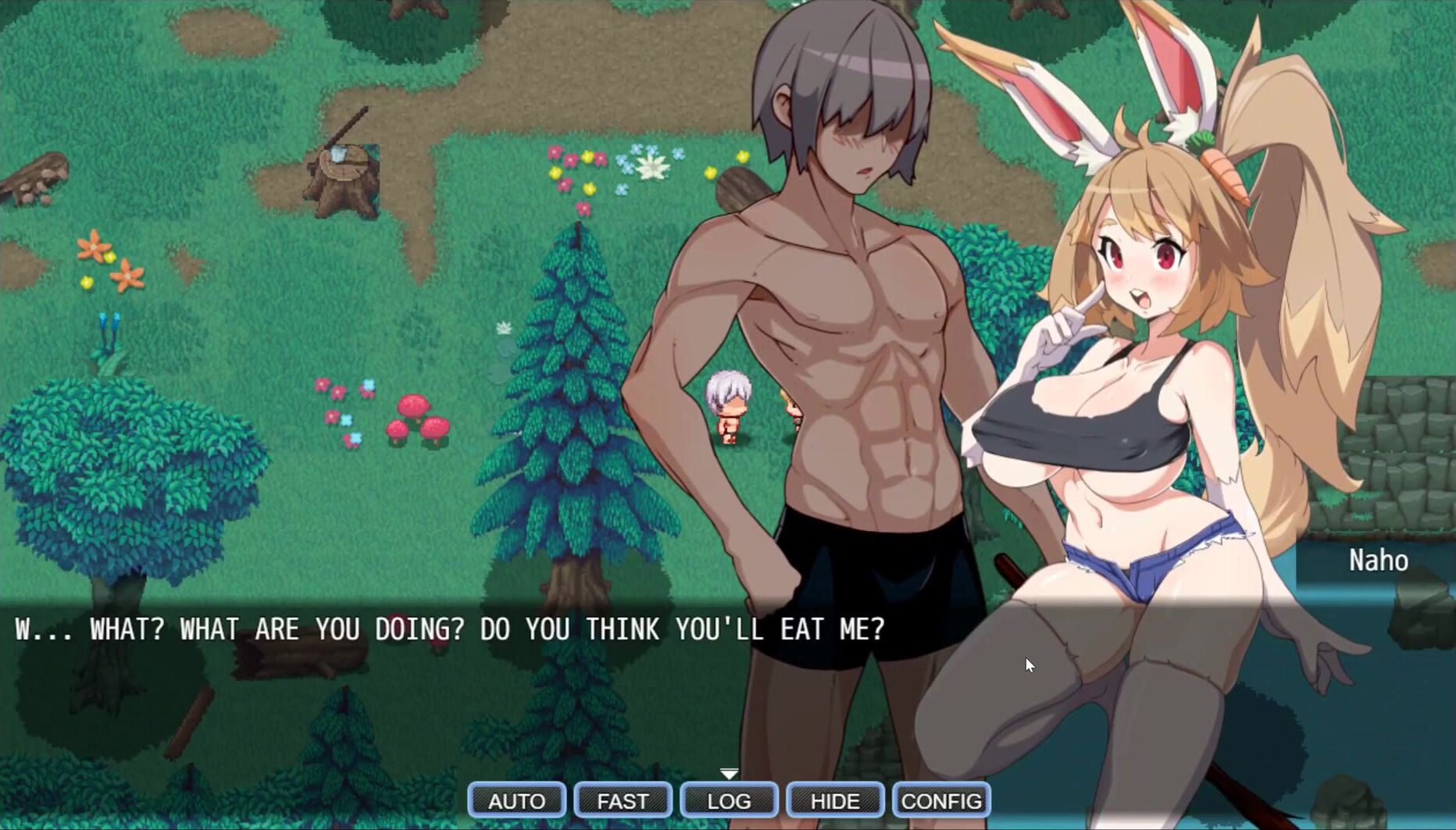The image size is (1456, 830).
Task: Hide the dialogue window
Action: coord(835,800)
